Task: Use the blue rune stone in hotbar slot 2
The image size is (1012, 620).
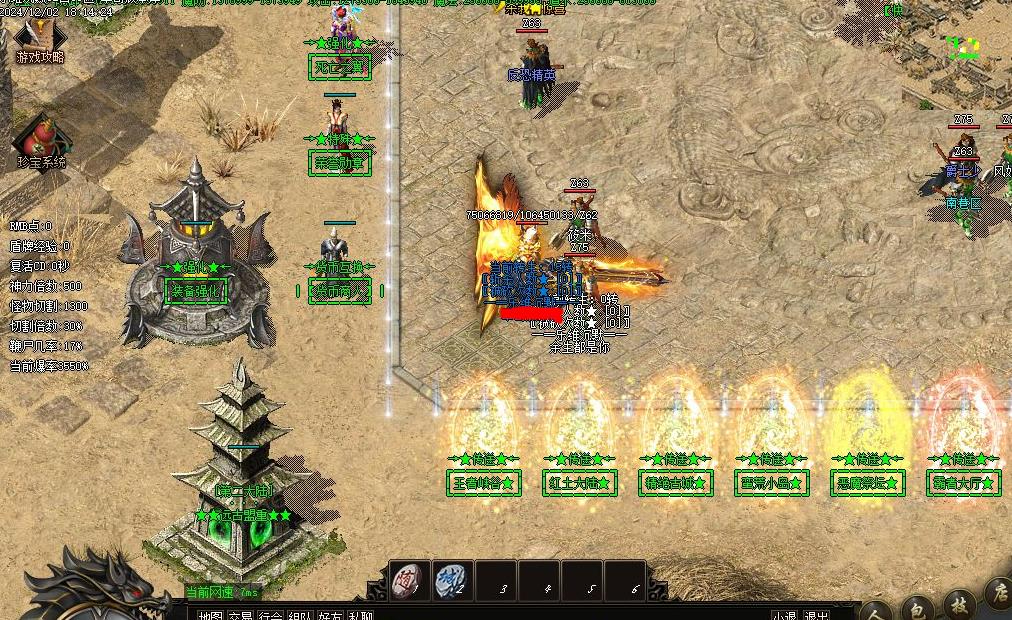Action: (x=452, y=581)
